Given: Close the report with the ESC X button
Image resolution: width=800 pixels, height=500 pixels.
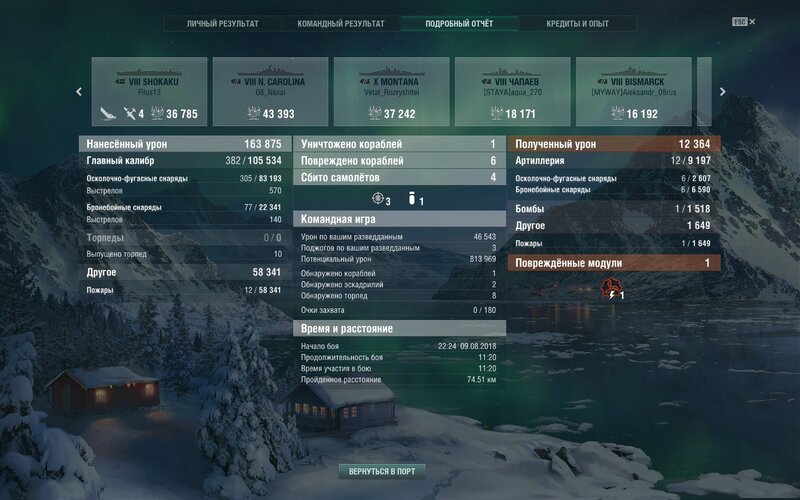Looking at the screenshot, I should 744,21.
